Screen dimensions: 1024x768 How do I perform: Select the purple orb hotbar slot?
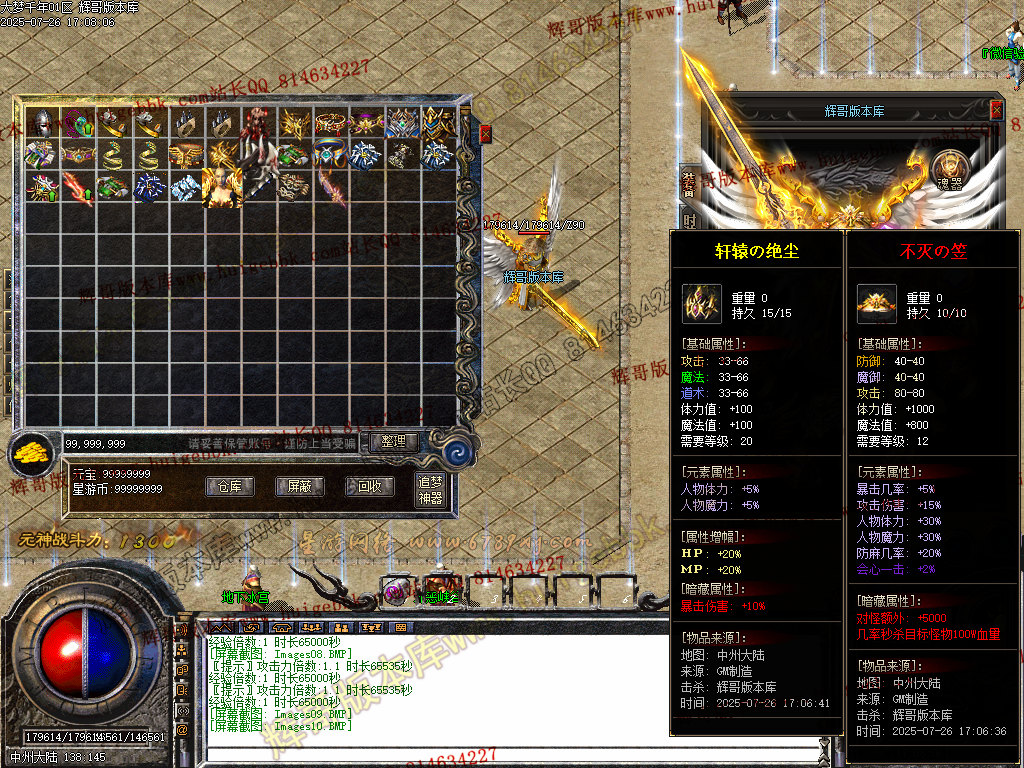tap(397, 592)
